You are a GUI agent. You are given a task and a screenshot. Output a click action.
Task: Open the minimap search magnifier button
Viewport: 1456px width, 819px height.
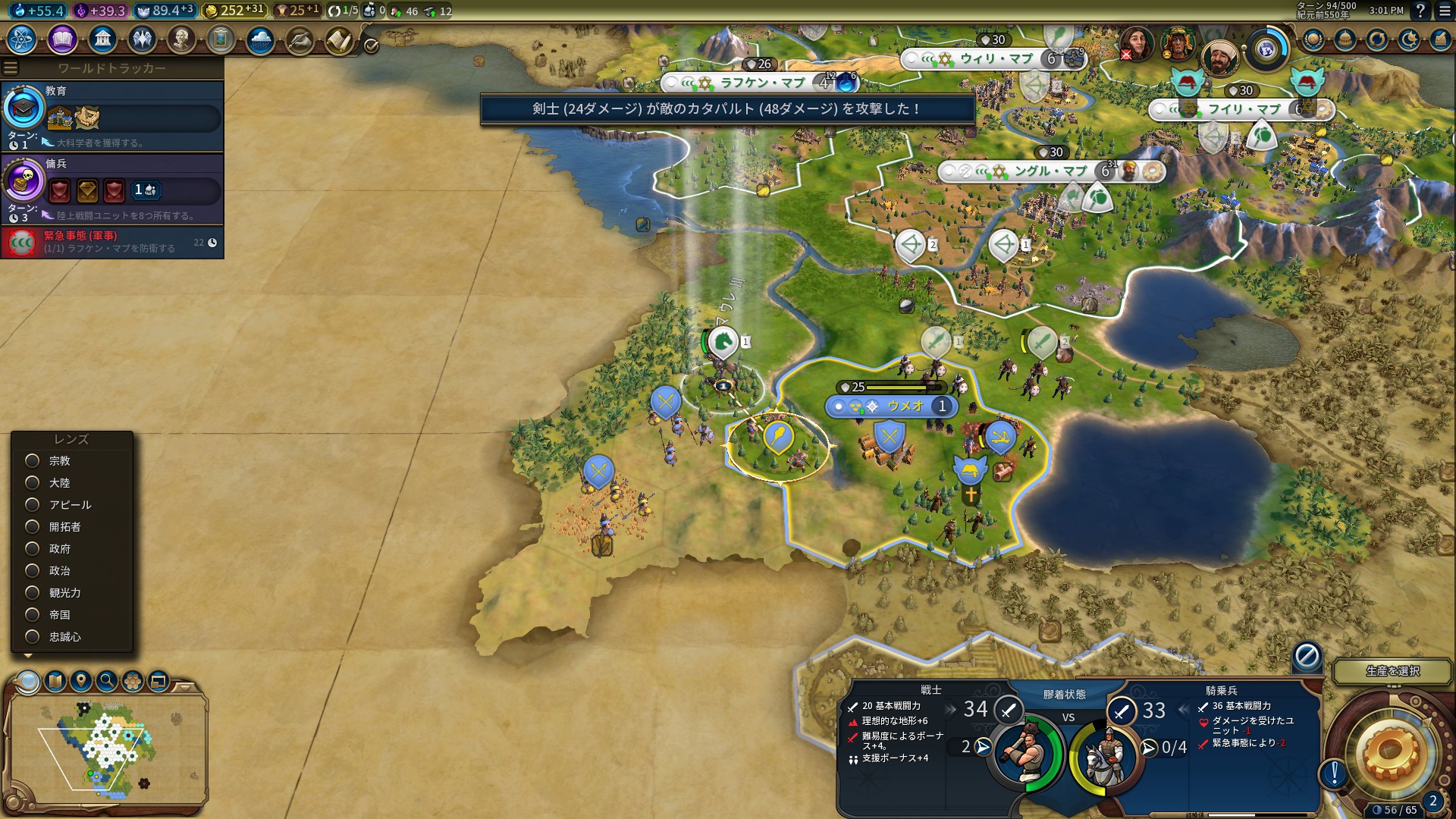107,681
